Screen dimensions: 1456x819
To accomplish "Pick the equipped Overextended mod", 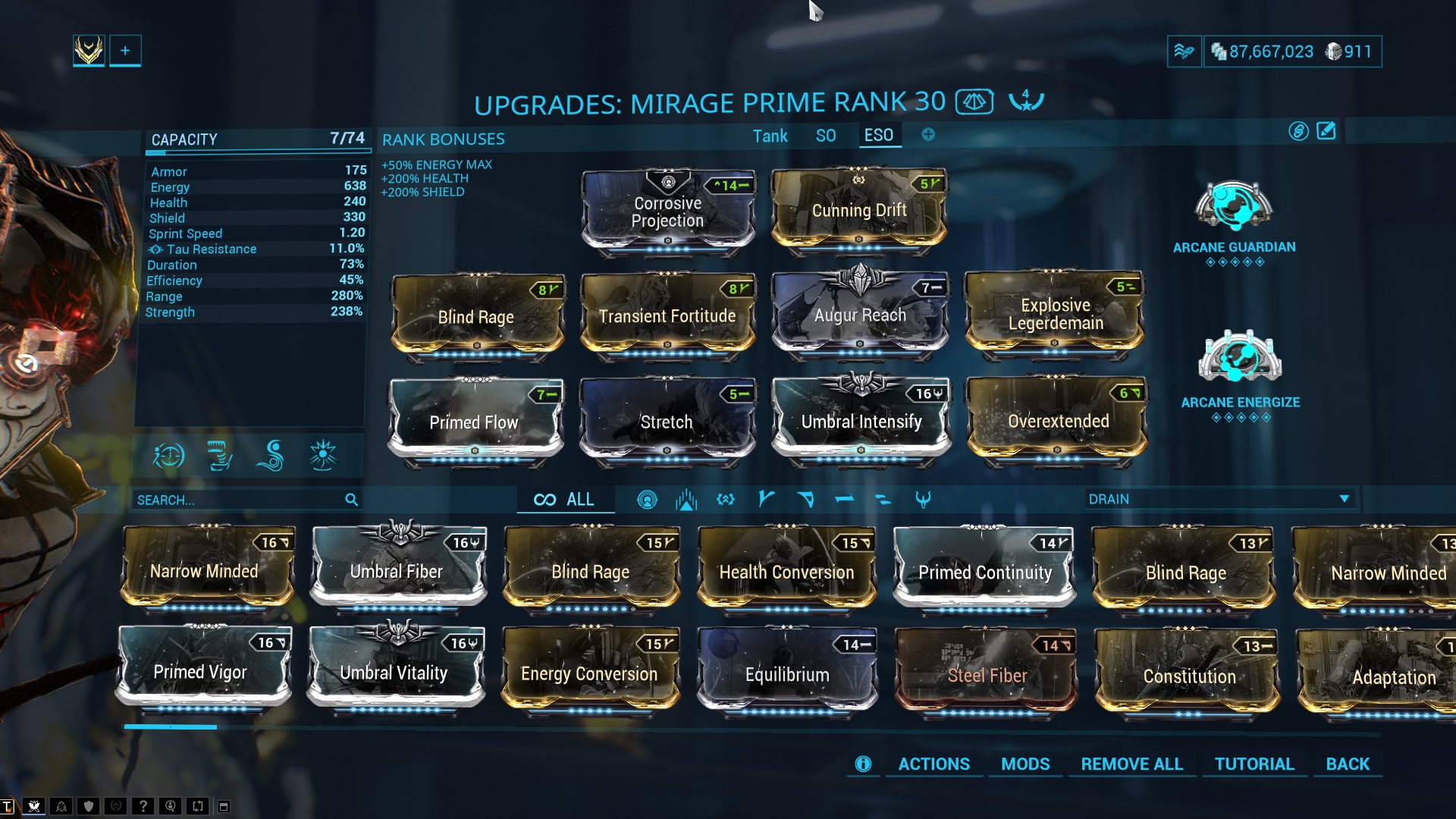I will [x=1057, y=421].
